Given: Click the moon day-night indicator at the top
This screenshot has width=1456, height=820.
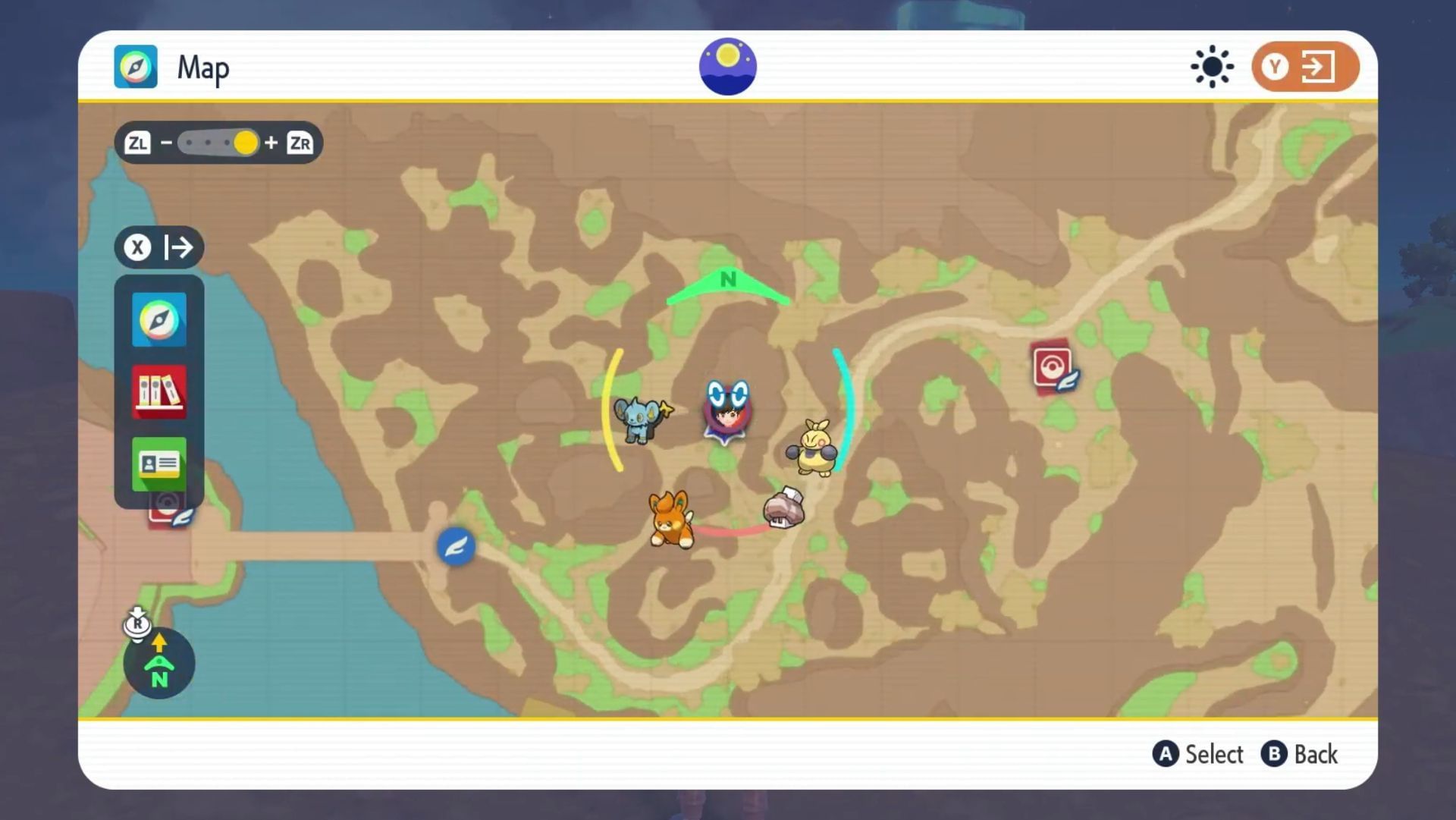Looking at the screenshot, I should click(x=726, y=66).
